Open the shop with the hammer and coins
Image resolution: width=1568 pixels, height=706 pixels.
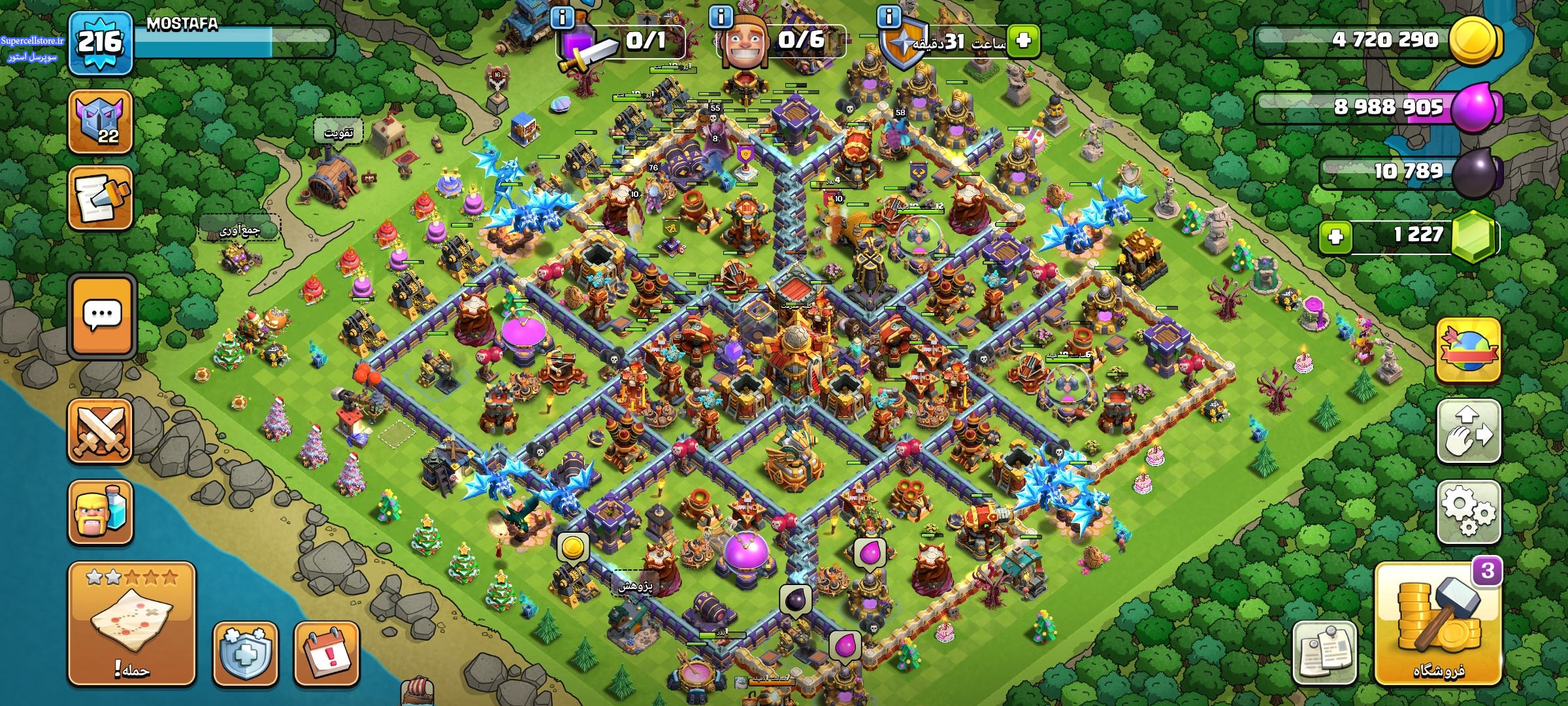1437,624
